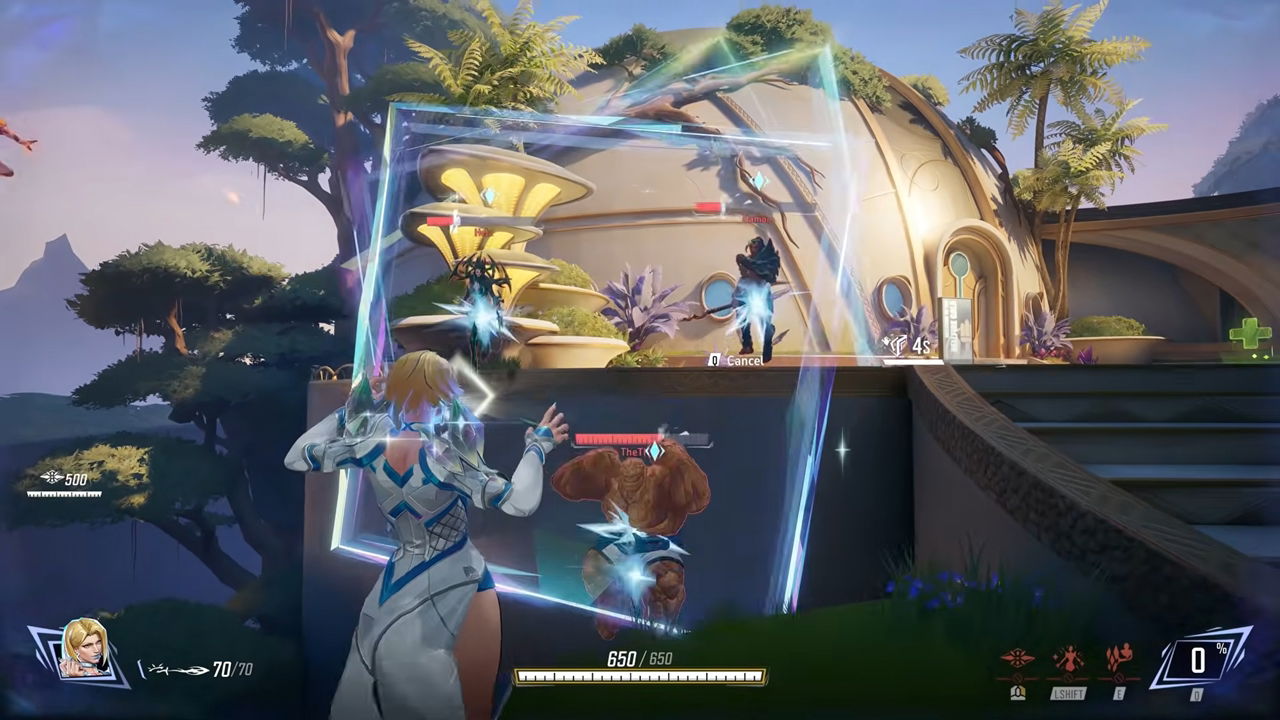
Task: Click the channeling item icon next to the 4s timer
Action: click(x=895, y=344)
